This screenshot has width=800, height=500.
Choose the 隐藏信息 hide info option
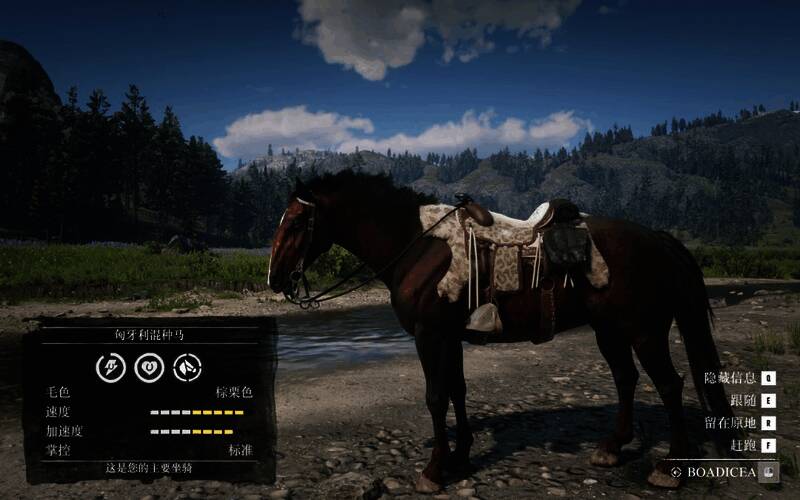pos(732,378)
